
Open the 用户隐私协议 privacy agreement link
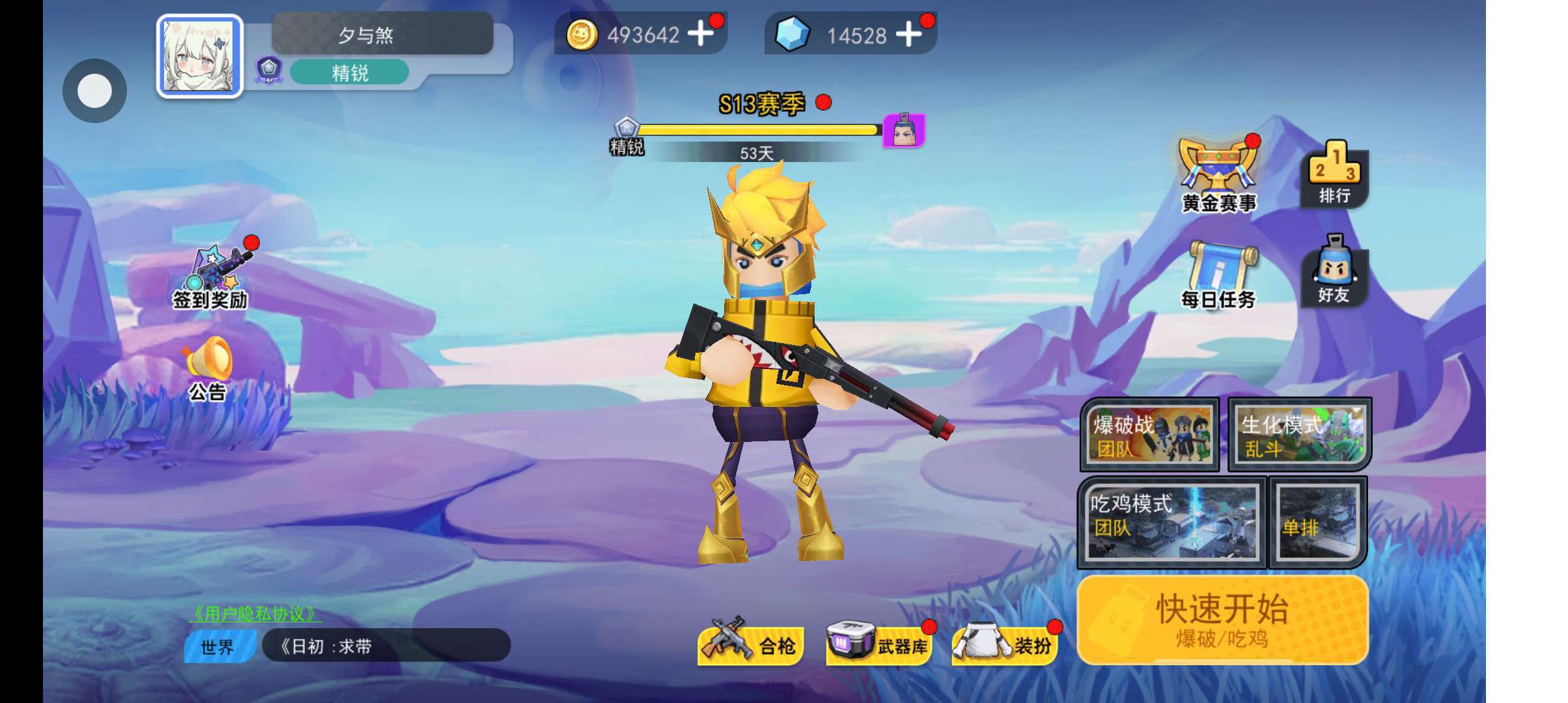click(x=255, y=613)
